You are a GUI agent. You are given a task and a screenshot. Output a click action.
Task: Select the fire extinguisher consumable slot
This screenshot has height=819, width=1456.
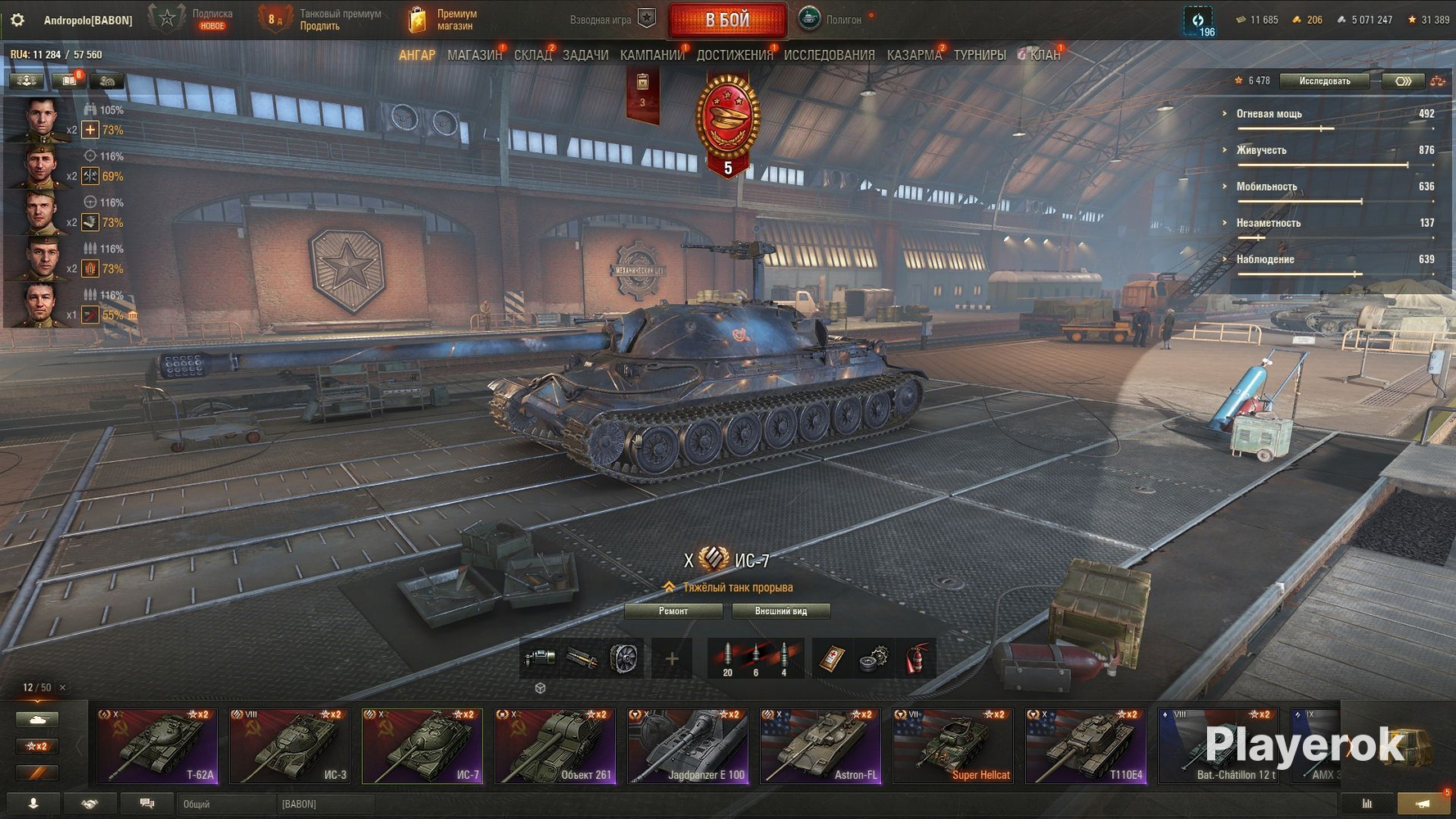[916, 658]
